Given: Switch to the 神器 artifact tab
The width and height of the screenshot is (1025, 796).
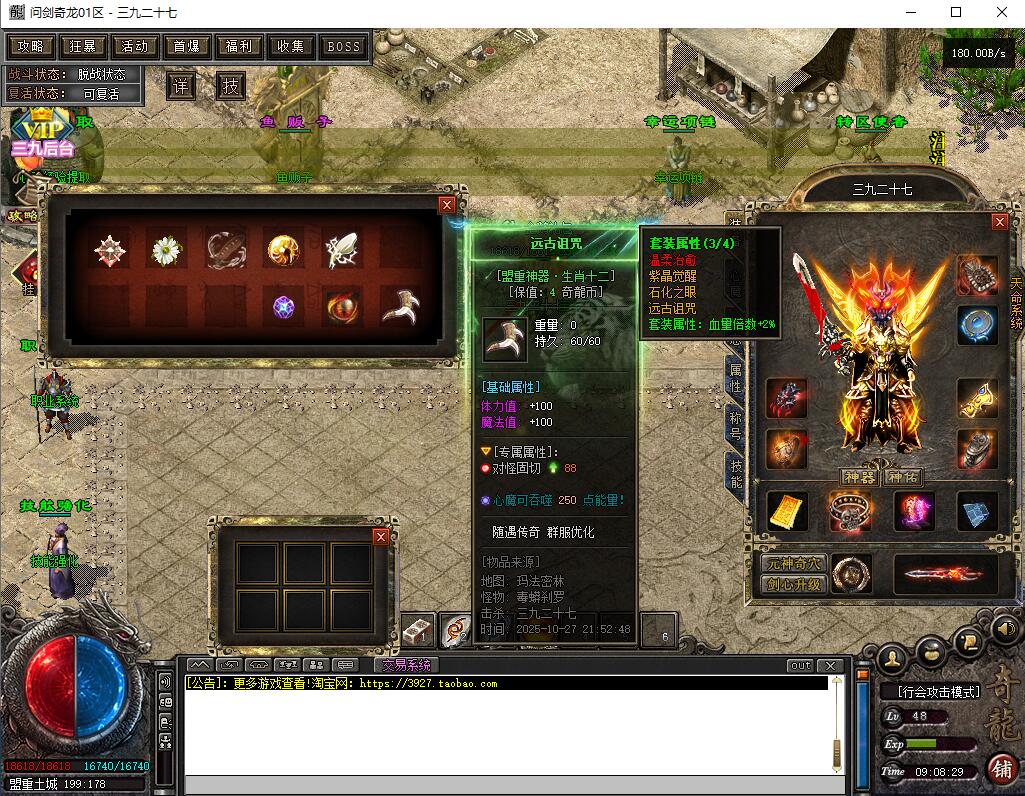Looking at the screenshot, I should pyautogui.click(x=859, y=477).
